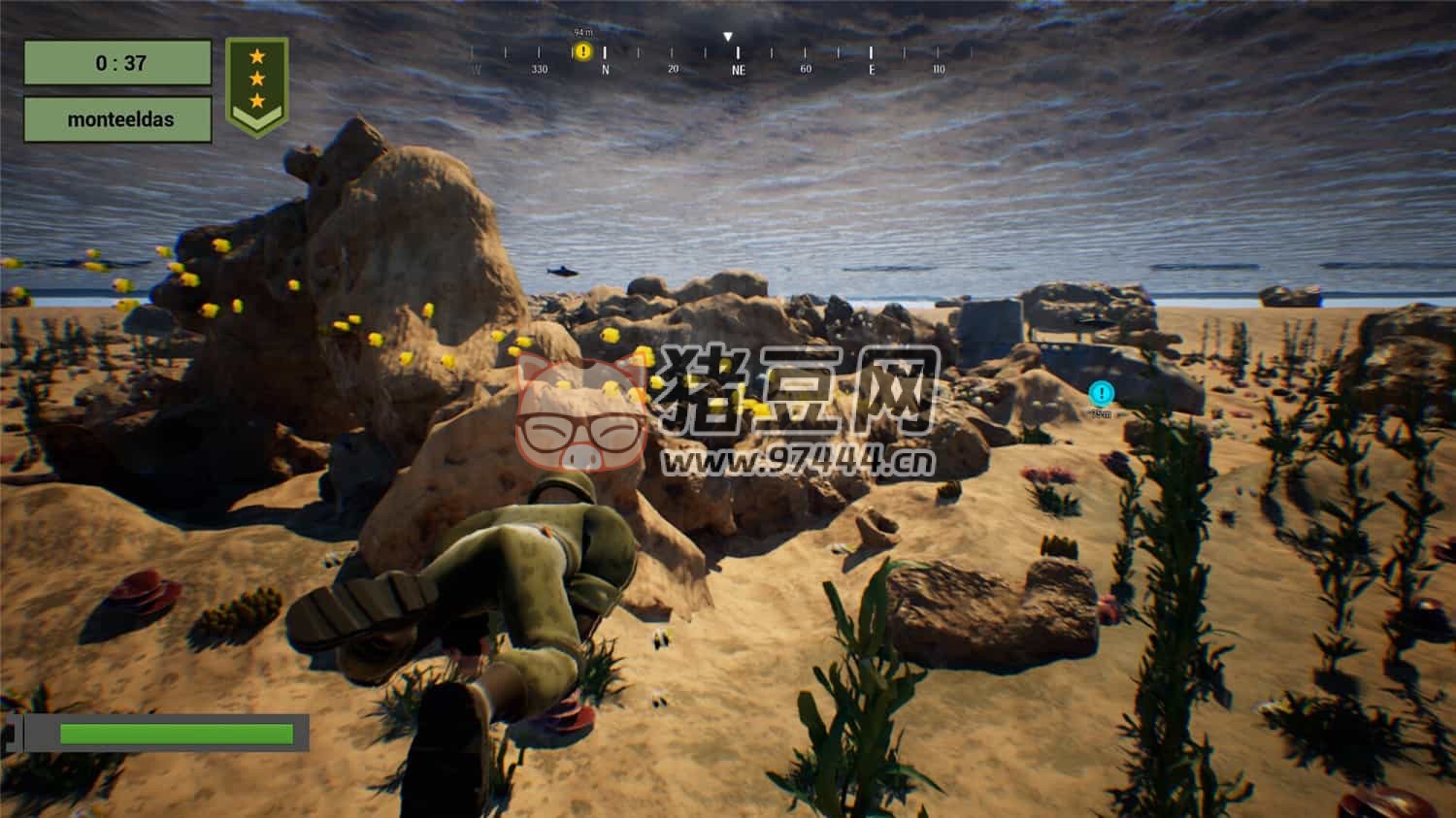Click the monteeldas player name panel
1456x818 pixels.
tap(118, 119)
